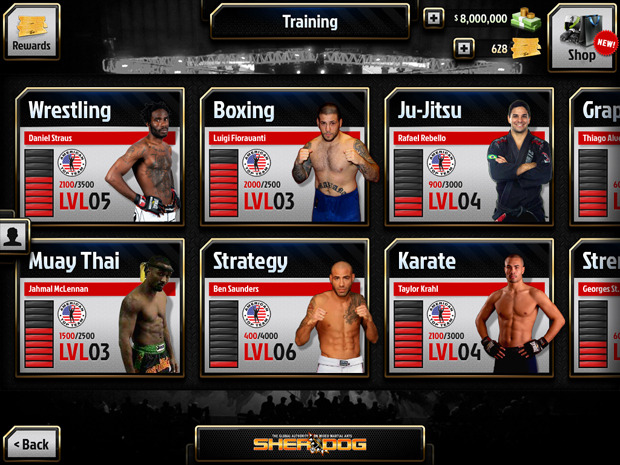Select the Wrestling training card
The image size is (620, 465).
(101, 157)
